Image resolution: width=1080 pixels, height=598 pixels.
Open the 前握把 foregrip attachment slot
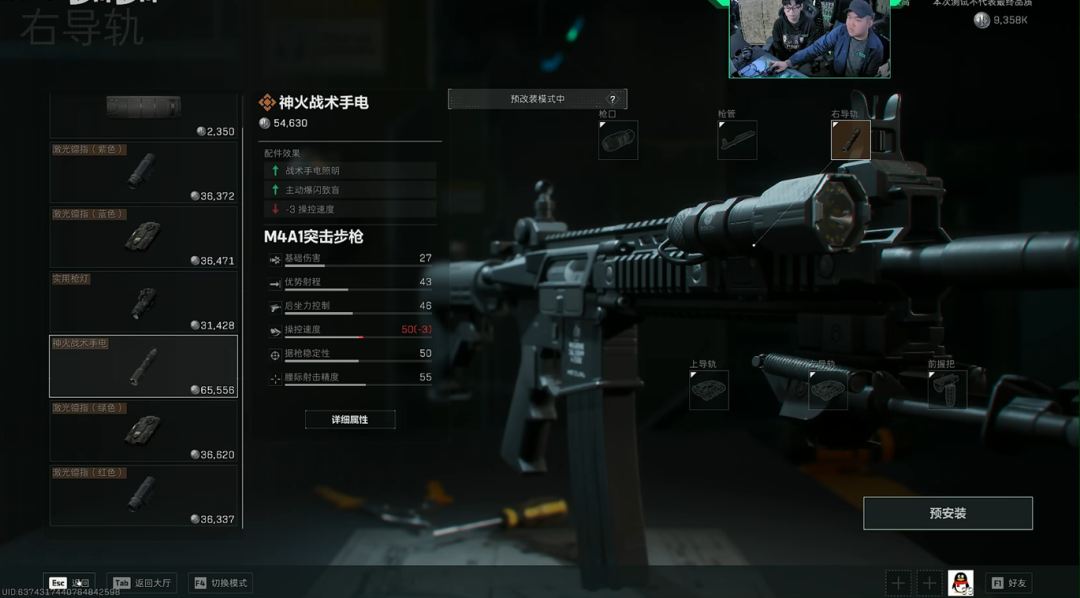947,390
